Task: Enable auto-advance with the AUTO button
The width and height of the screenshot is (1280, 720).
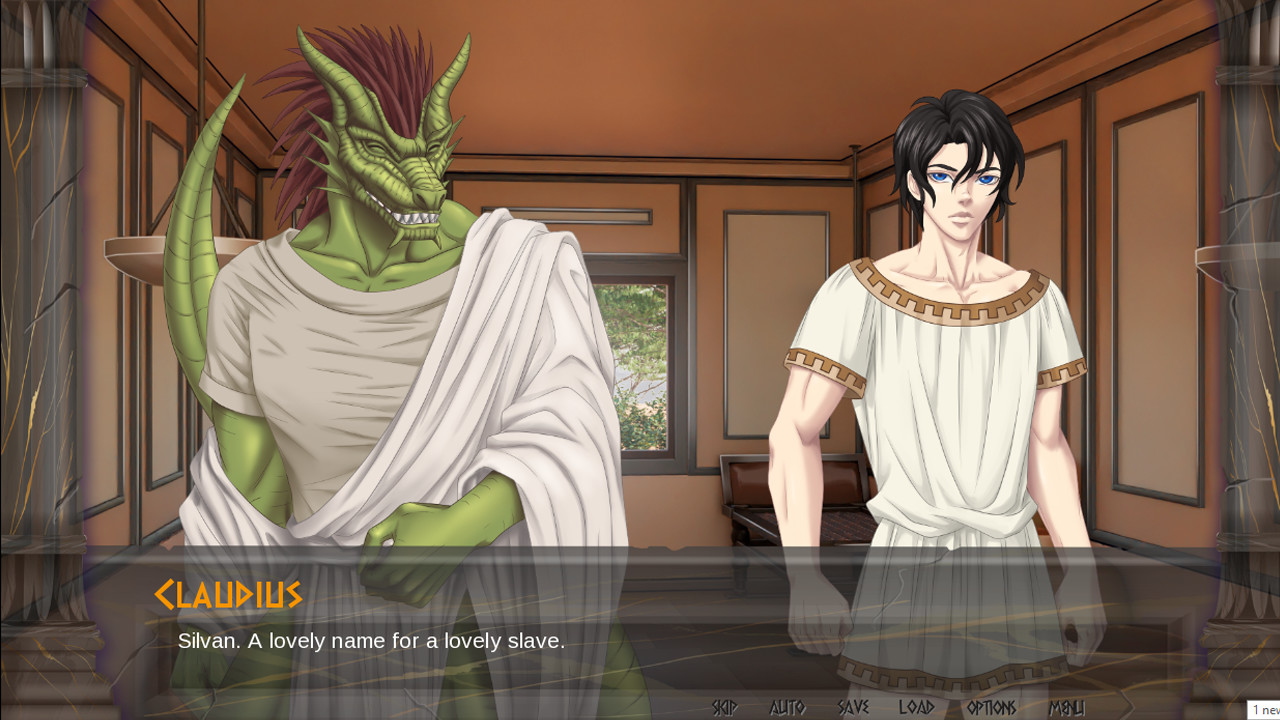Action: (x=786, y=706)
